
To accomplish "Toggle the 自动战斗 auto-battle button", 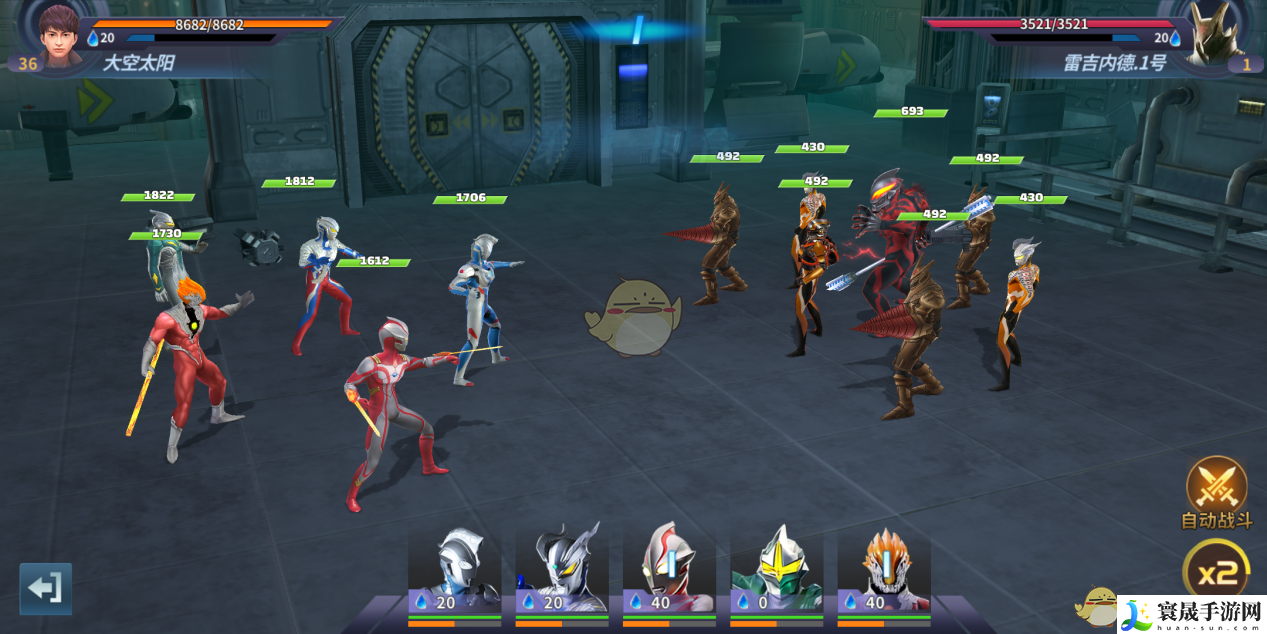I will (1216, 490).
